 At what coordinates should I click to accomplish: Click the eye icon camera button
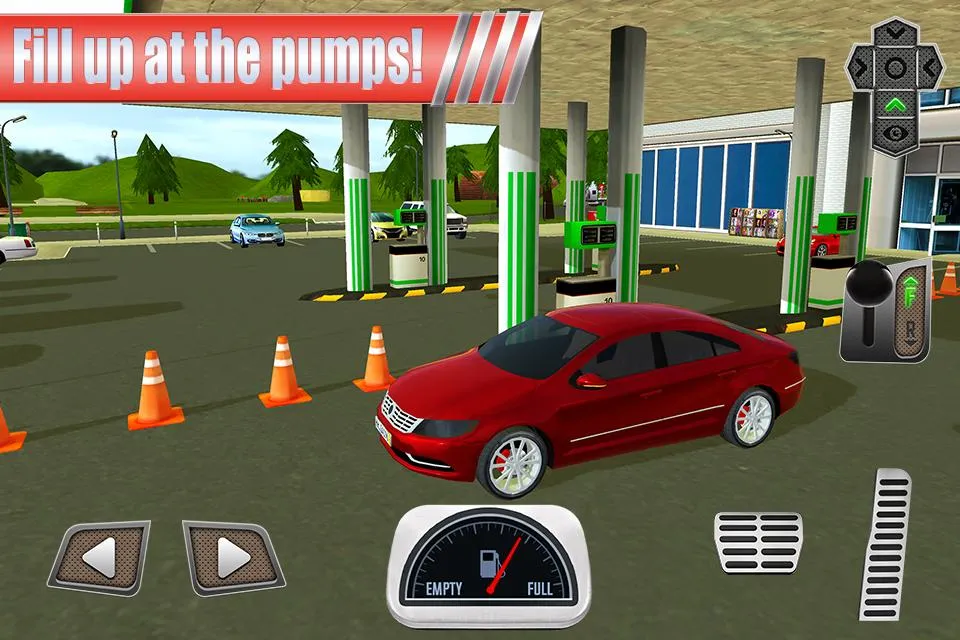[x=895, y=133]
